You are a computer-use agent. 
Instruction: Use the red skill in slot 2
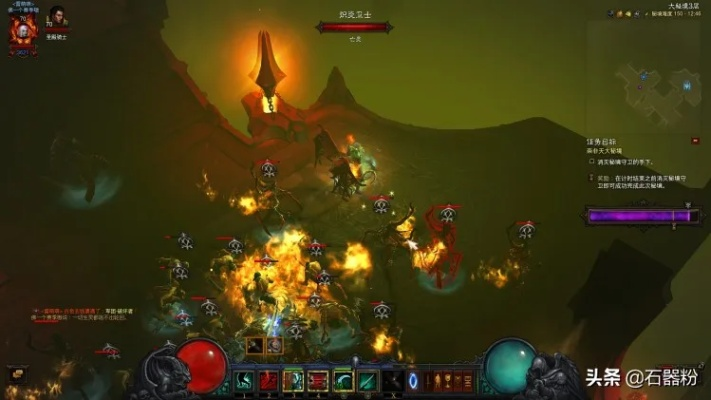coord(269,380)
